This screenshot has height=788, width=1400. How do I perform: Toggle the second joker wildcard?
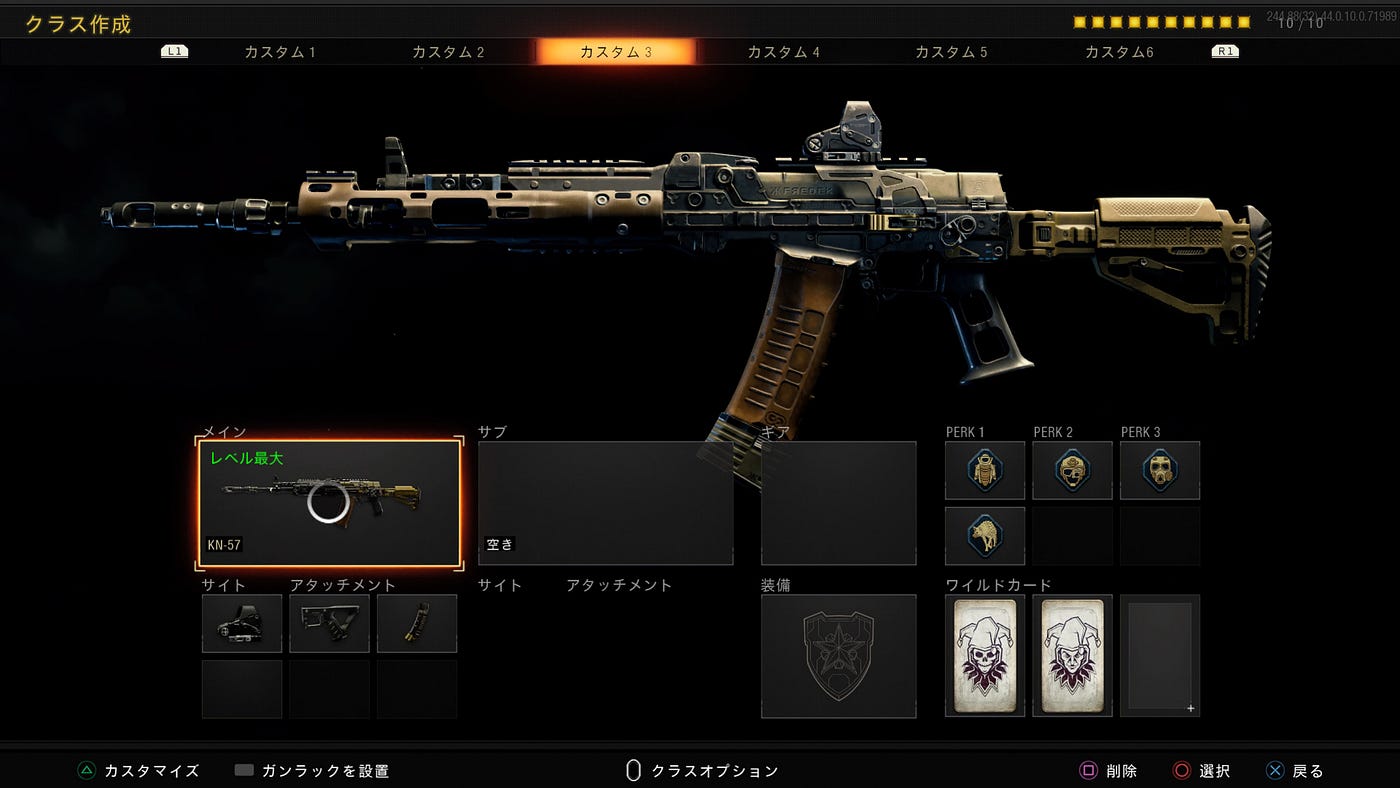(x=1071, y=655)
